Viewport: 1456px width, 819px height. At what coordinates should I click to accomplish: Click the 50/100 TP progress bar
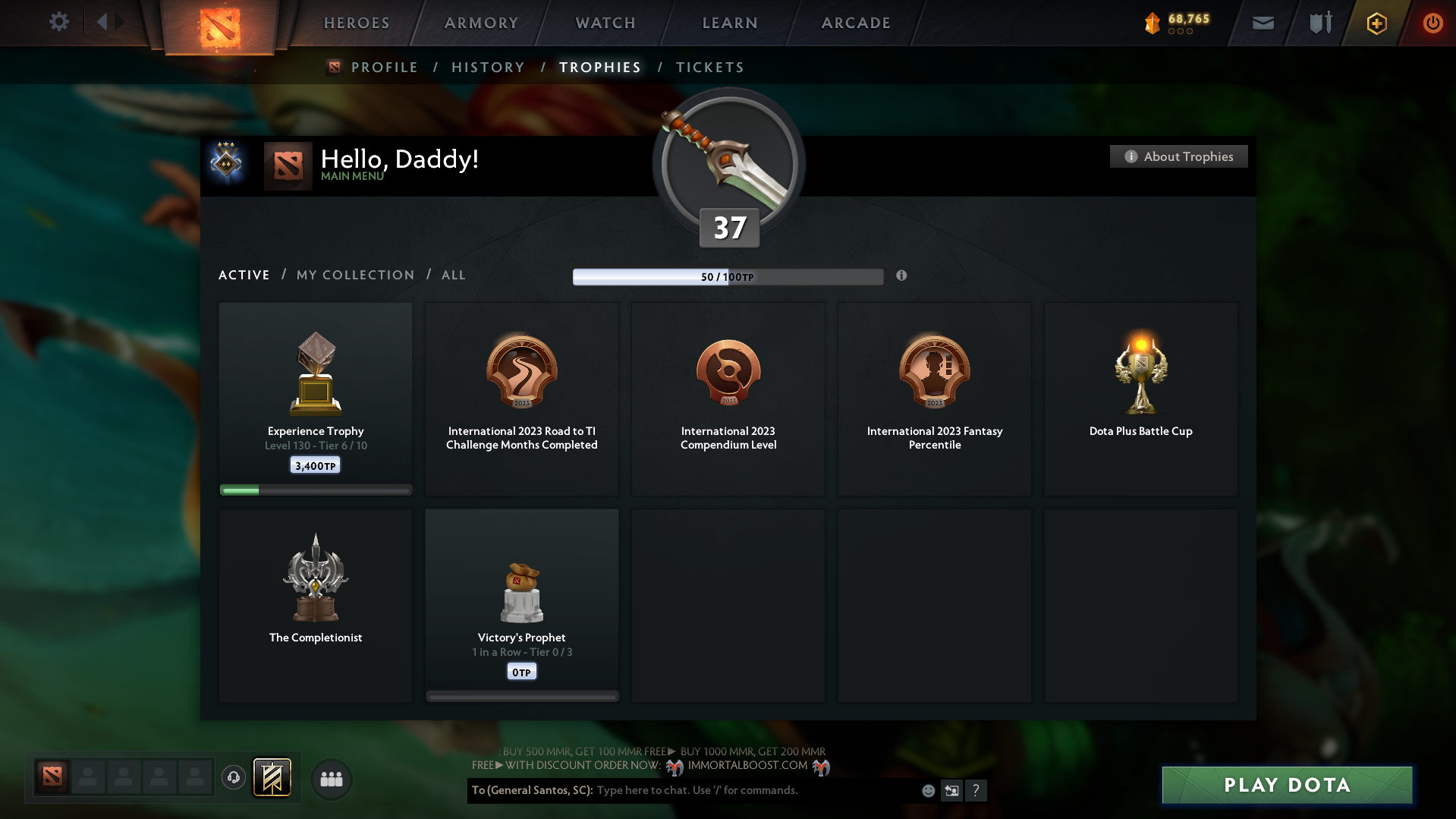[728, 276]
